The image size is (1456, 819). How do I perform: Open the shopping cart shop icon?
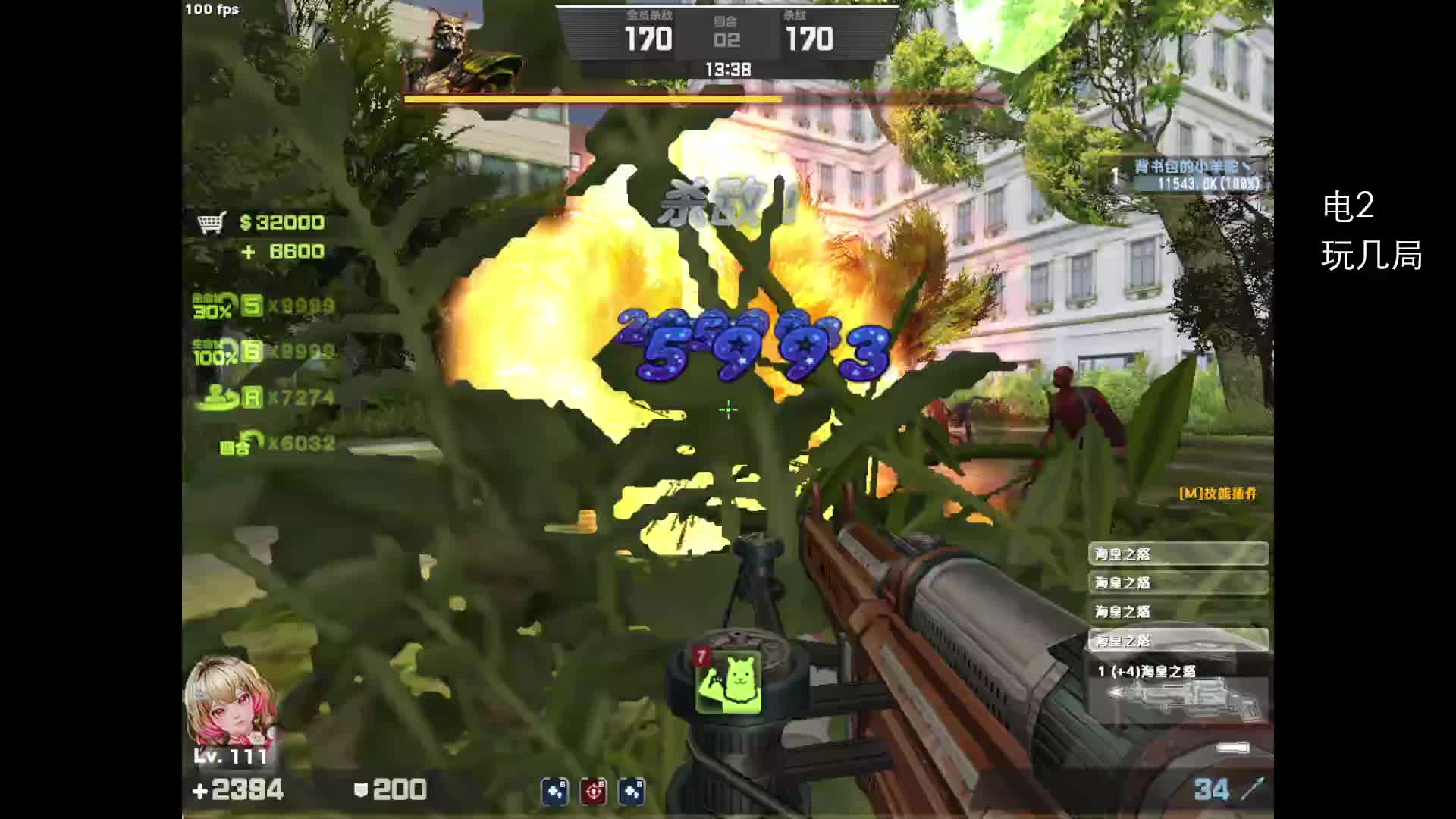212,223
